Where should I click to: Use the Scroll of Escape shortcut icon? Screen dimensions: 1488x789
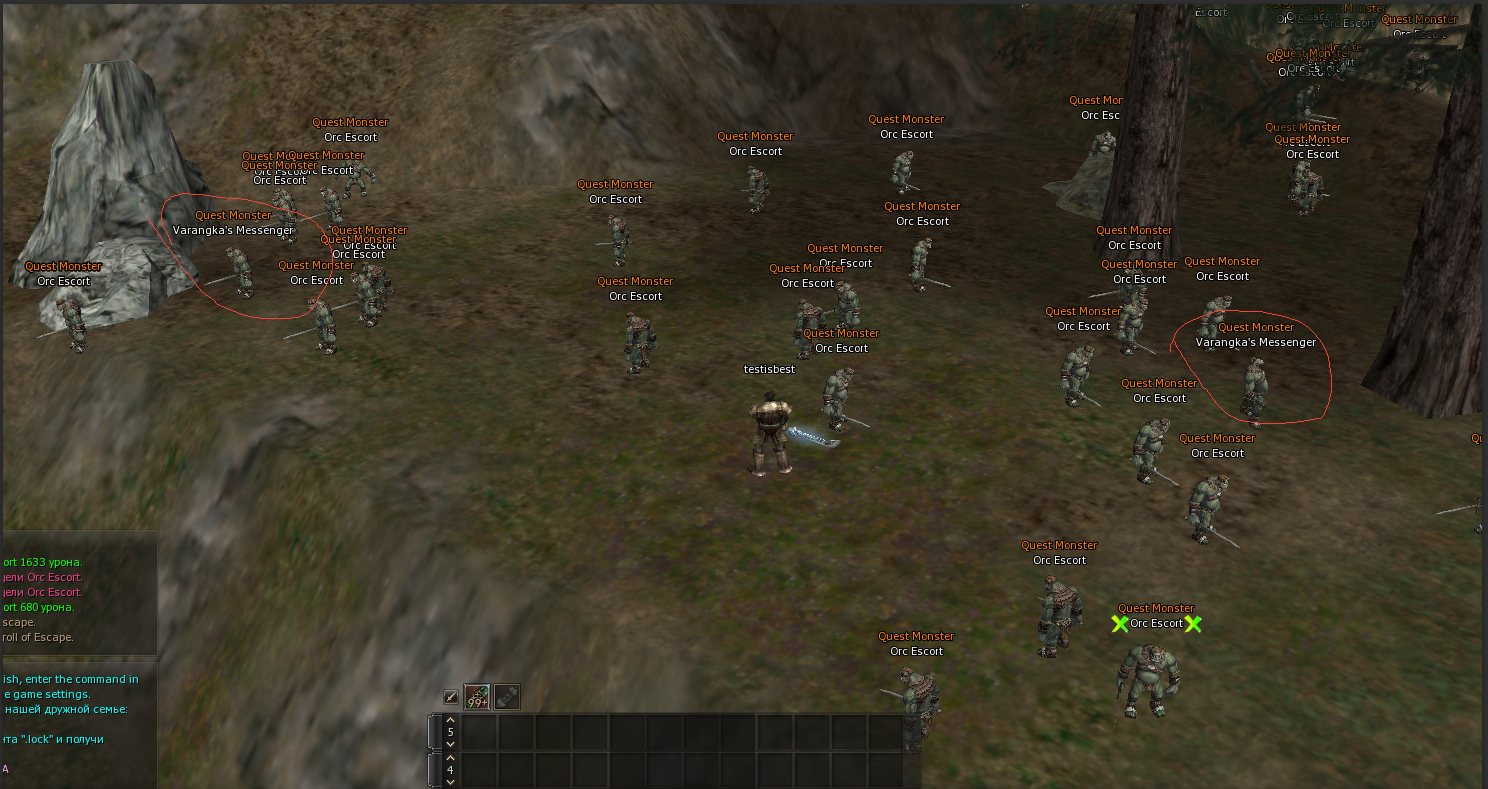(x=506, y=695)
